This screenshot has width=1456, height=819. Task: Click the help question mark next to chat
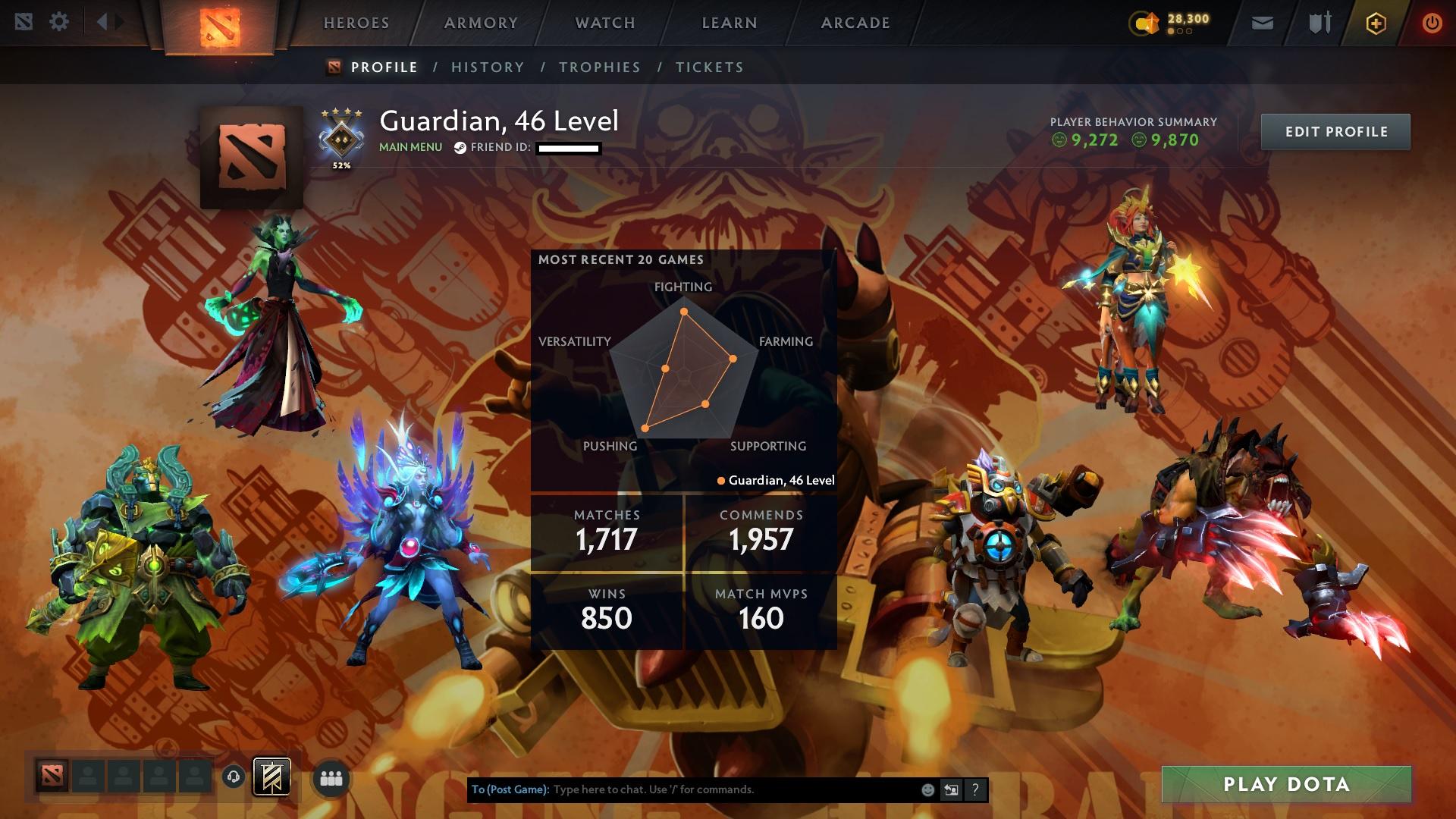click(975, 789)
